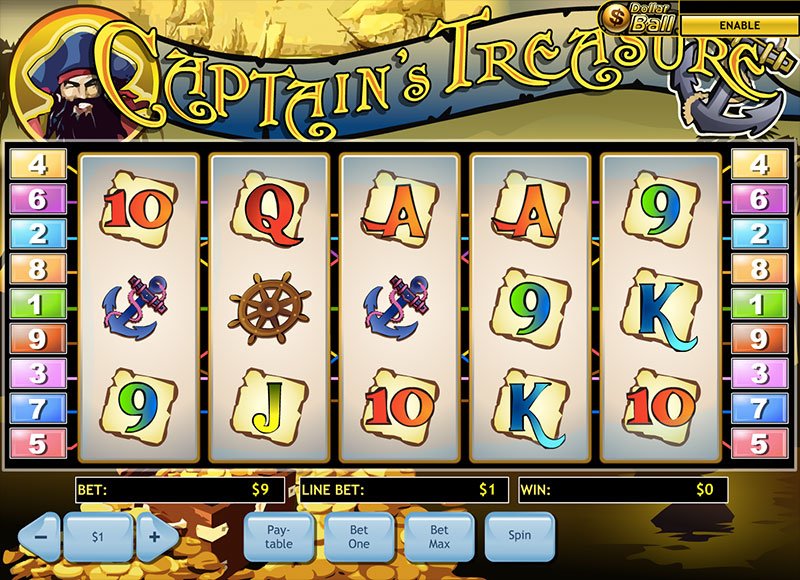Decrease coin value with minus button
This screenshot has width=800, height=580.
pos(40,536)
